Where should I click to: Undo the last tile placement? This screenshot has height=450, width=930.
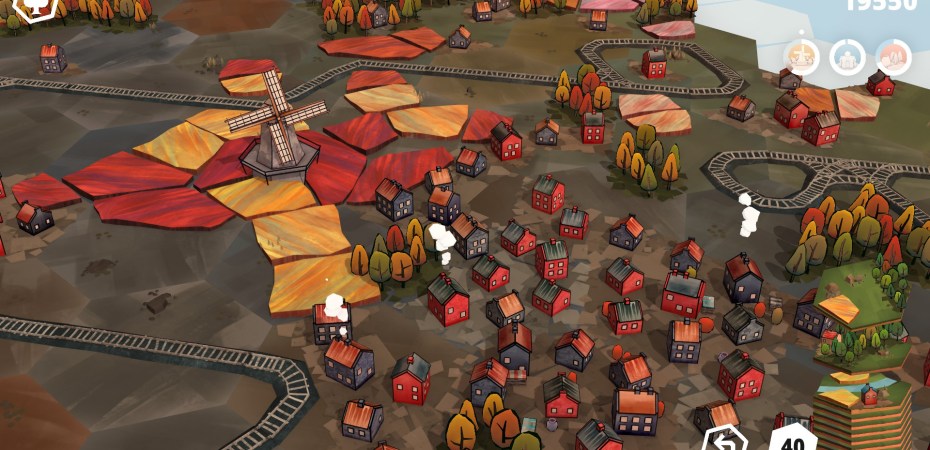724,439
